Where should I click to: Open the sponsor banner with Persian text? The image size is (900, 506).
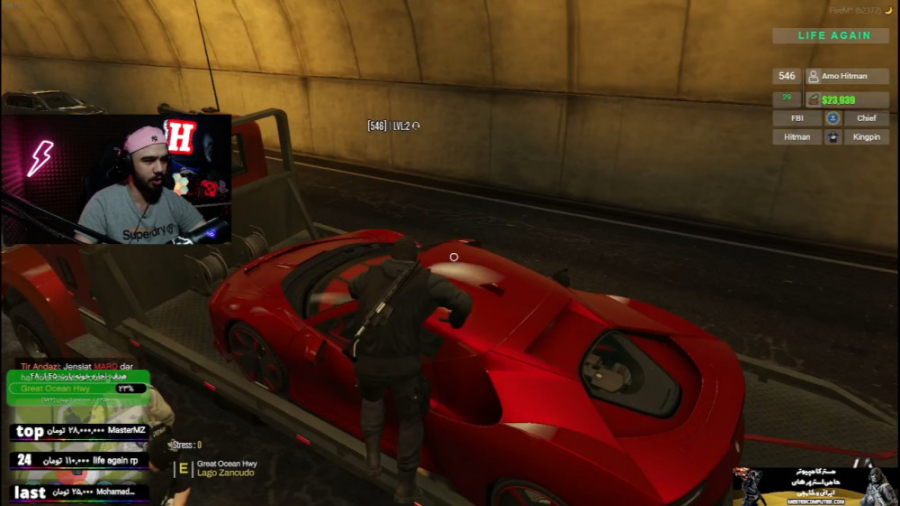coord(815,484)
